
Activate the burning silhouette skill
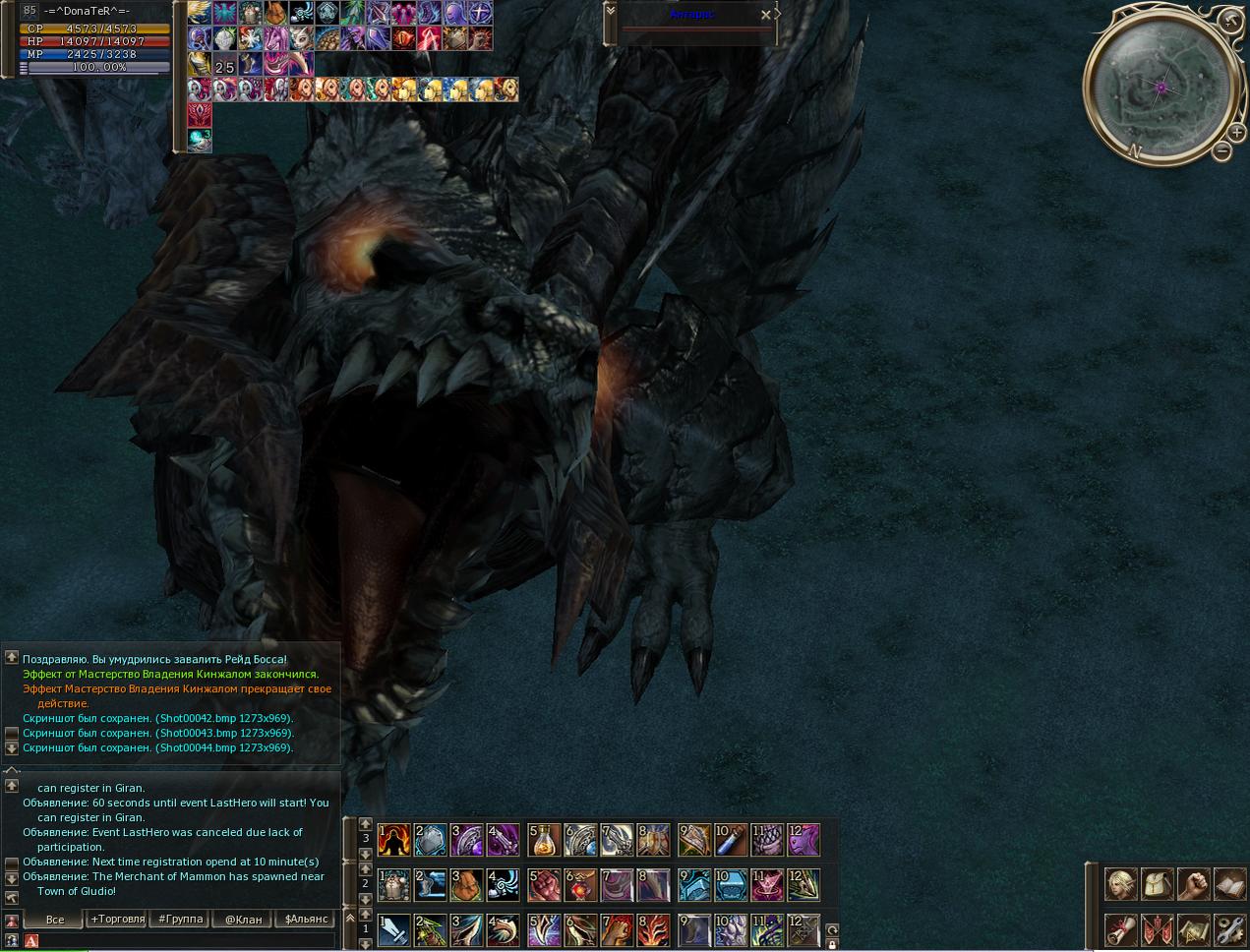(x=394, y=840)
